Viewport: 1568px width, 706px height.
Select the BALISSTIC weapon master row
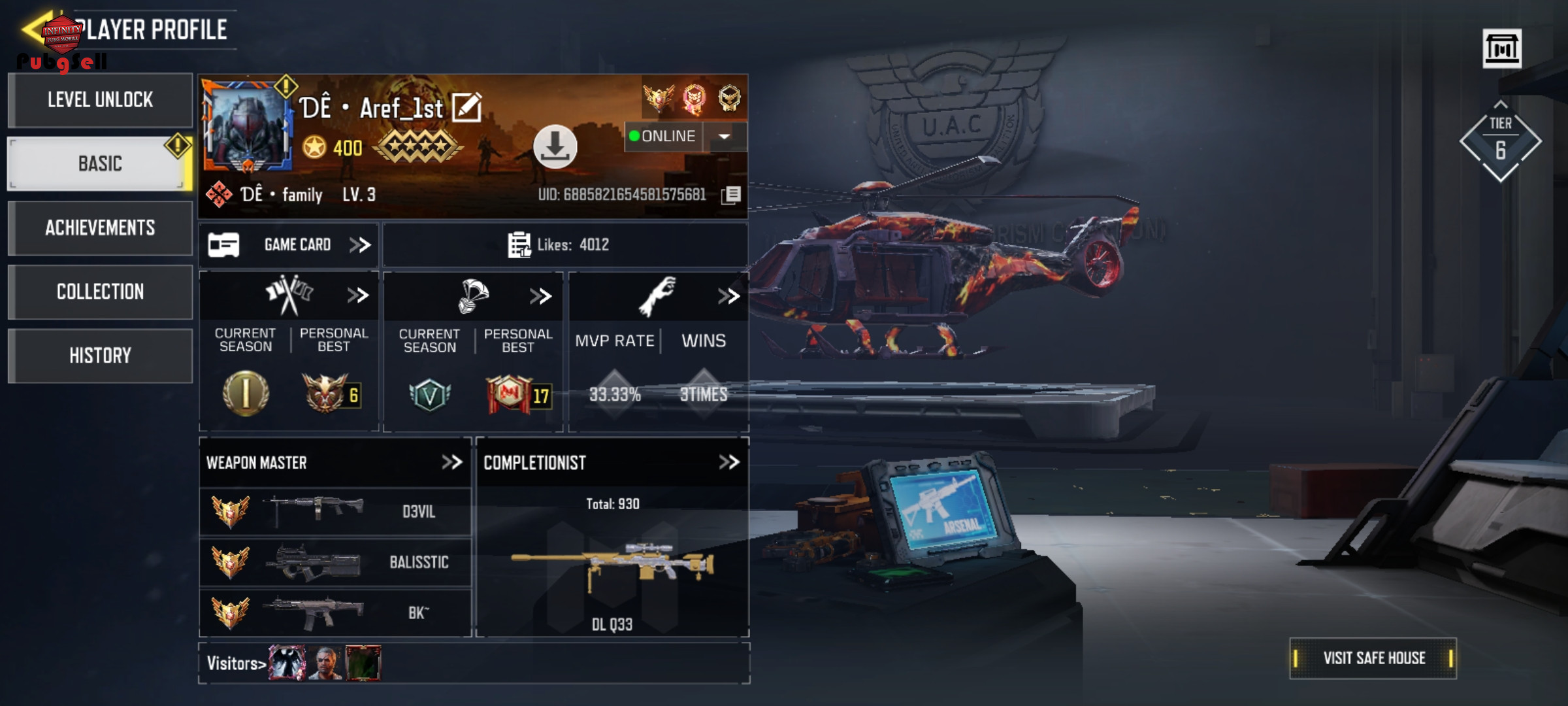point(335,562)
